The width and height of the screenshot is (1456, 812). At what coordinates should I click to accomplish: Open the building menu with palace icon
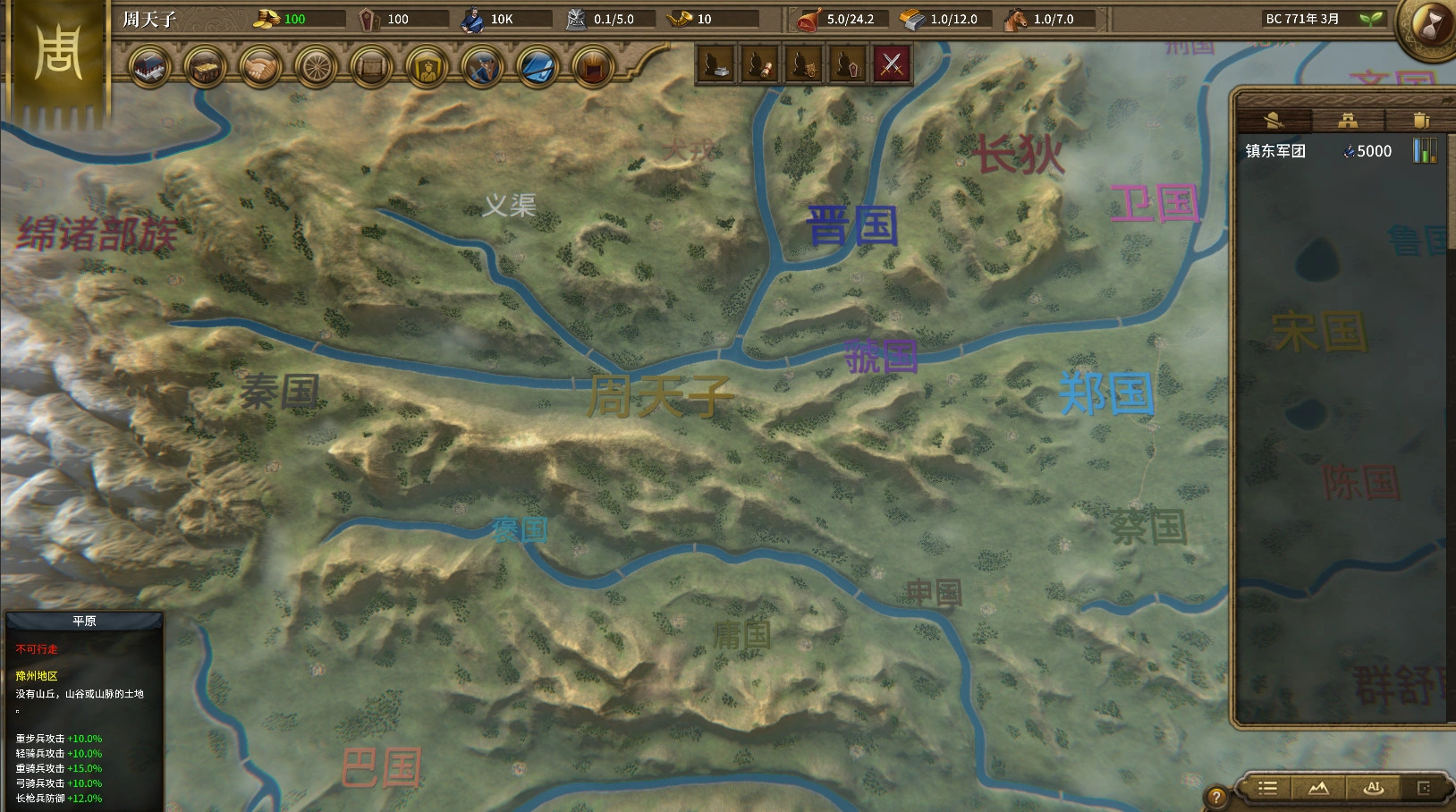[149, 67]
